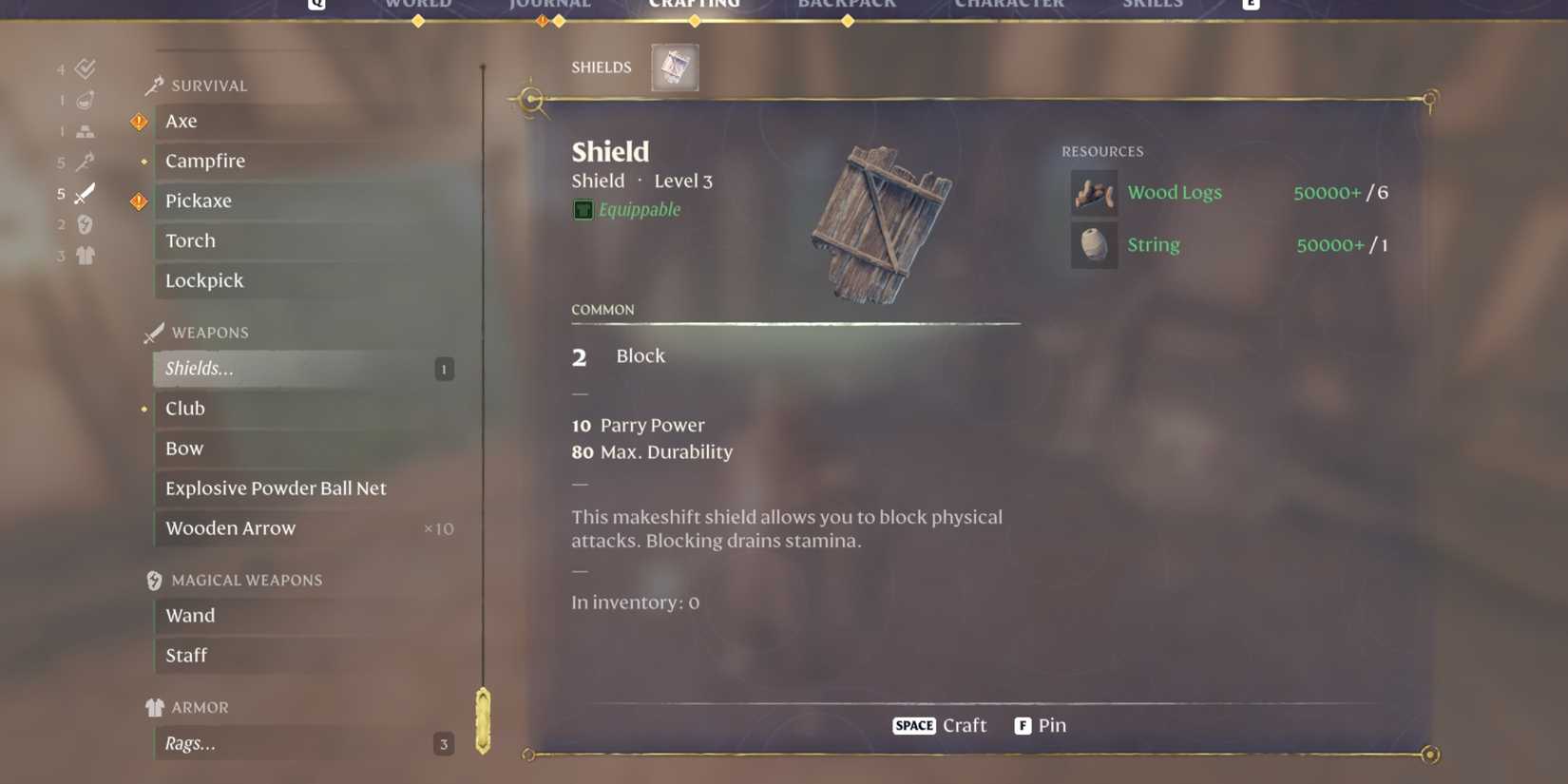Select the building structures category icon

click(84, 130)
